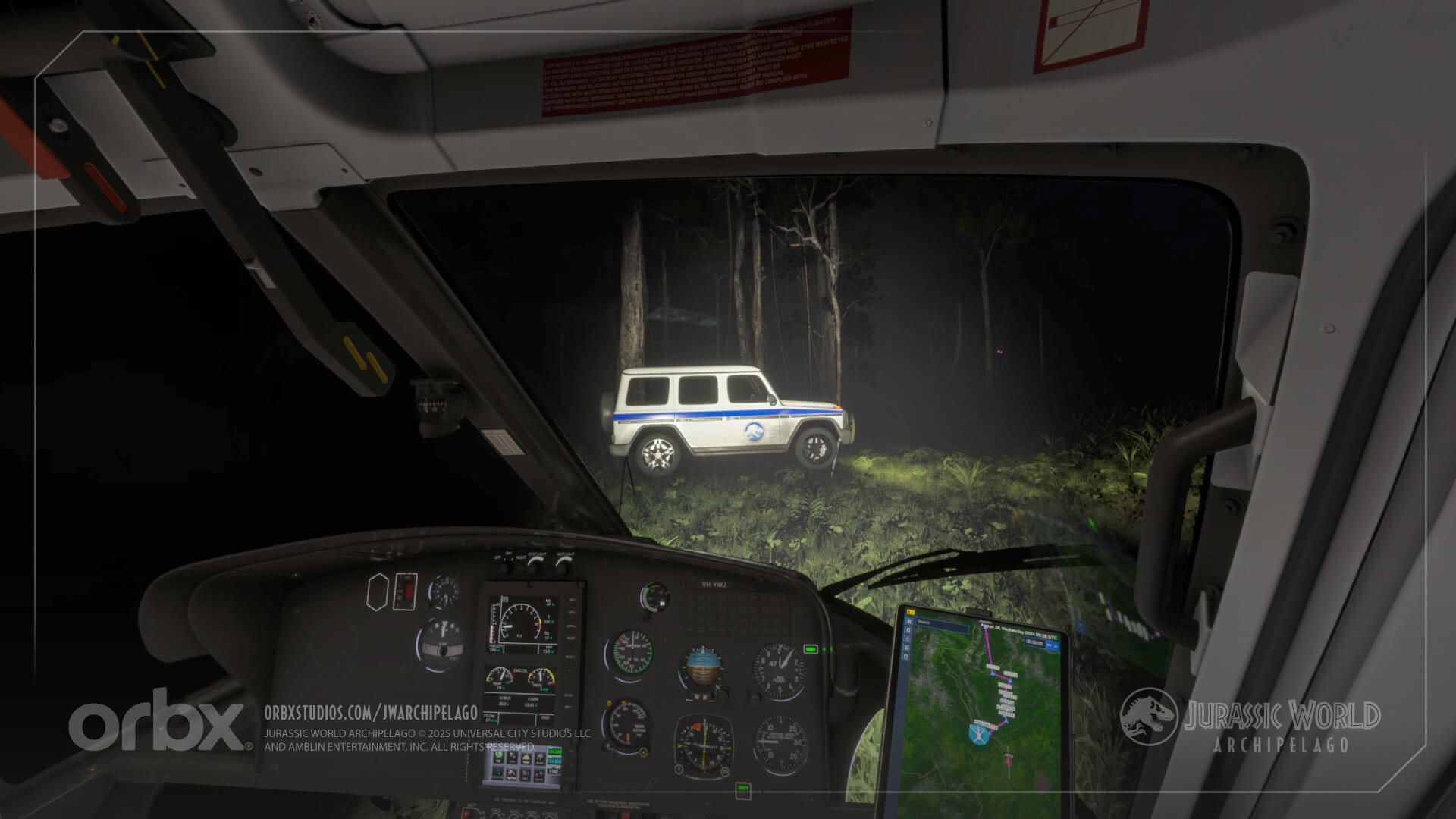Toggle the green annunciator light beside the altimeter
This screenshot has width=1456, height=819.
(811, 649)
